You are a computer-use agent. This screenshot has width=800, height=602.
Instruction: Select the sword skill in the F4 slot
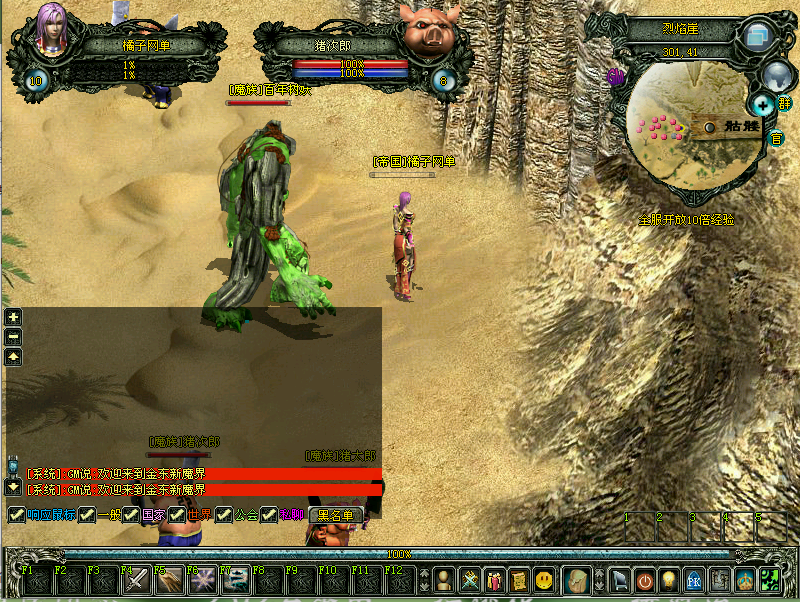pyautogui.click(x=135, y=580)
